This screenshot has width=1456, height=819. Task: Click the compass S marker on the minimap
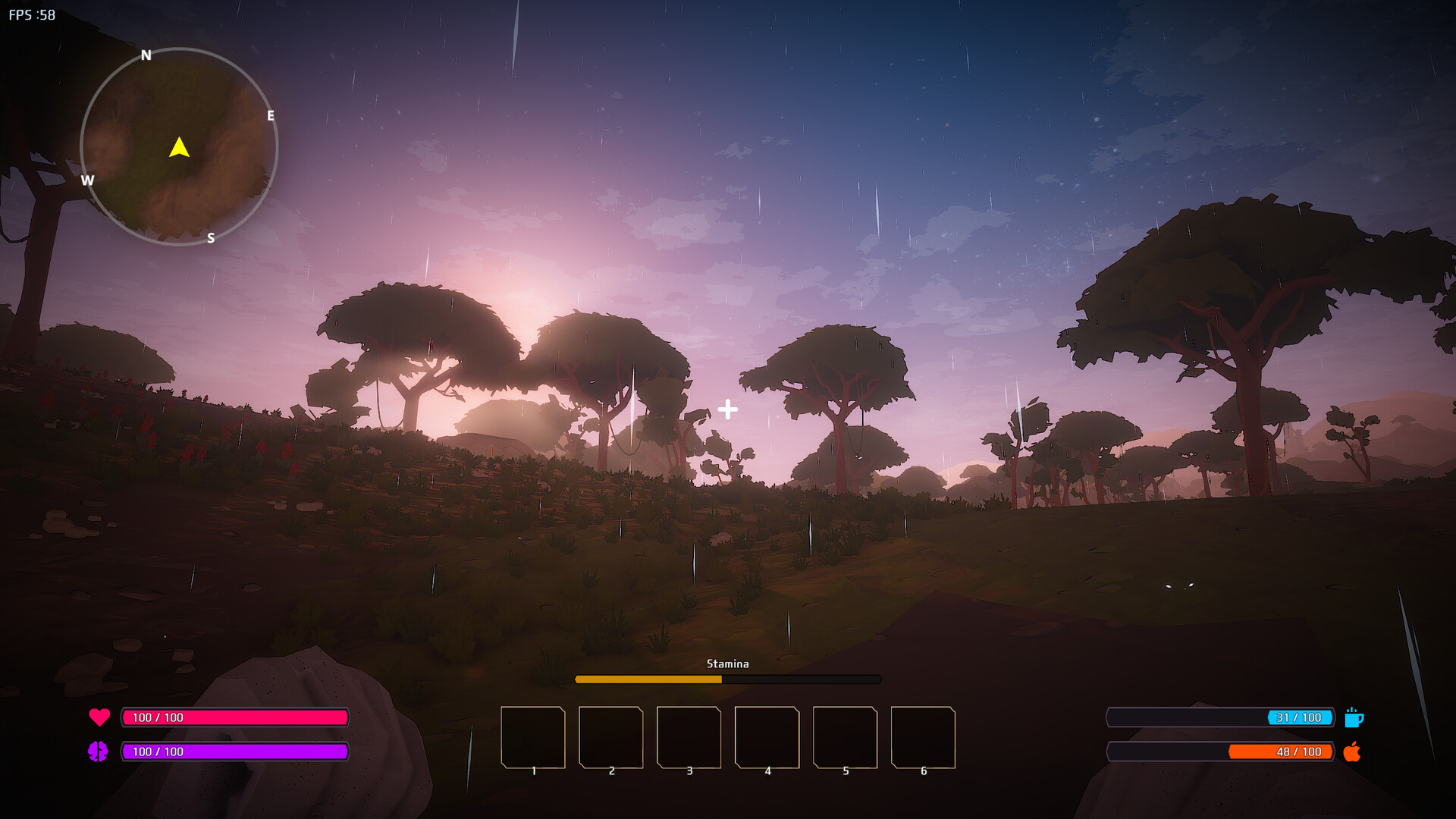[210, 239]
